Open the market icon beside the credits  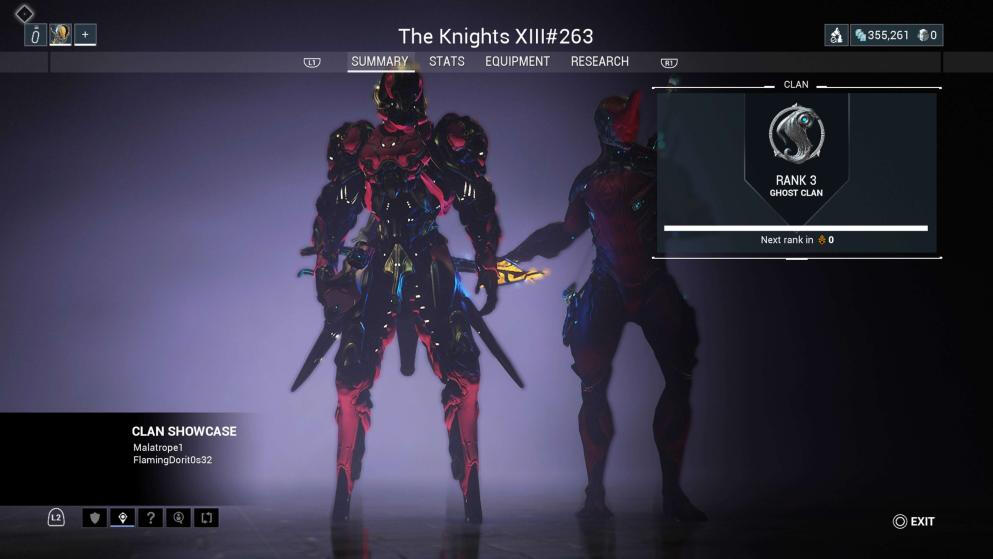tap(836, 36)
